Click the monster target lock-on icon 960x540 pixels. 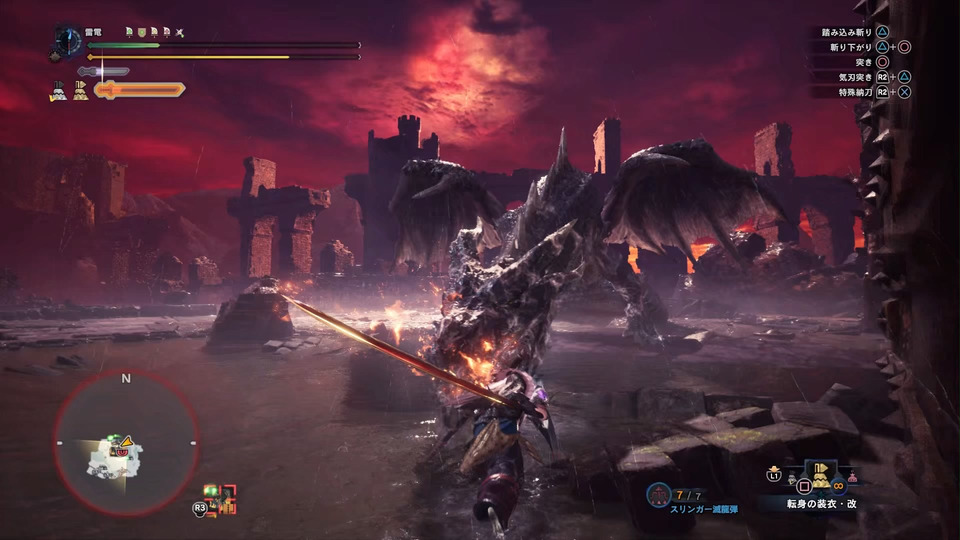[220, 497]
